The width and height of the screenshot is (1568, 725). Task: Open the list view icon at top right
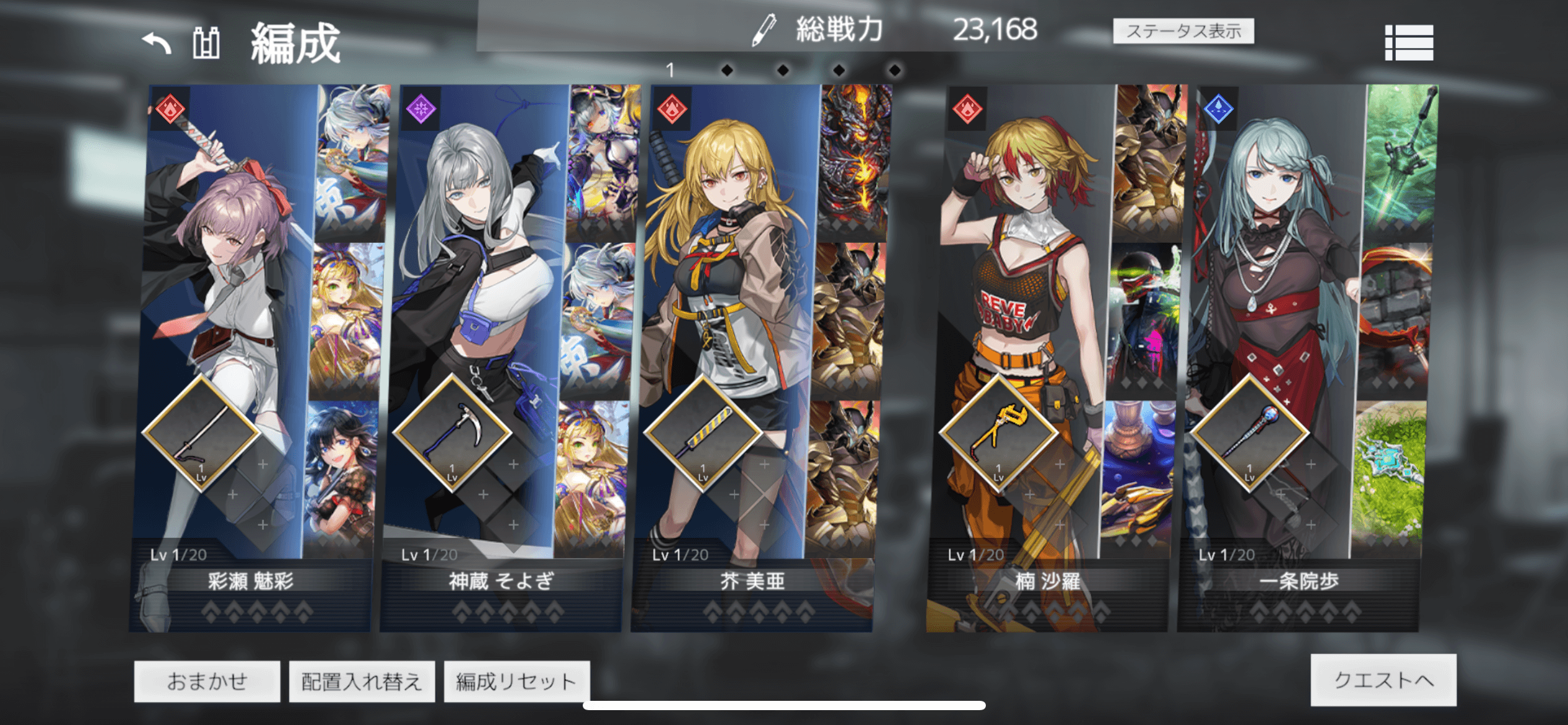coord(1410,43)
